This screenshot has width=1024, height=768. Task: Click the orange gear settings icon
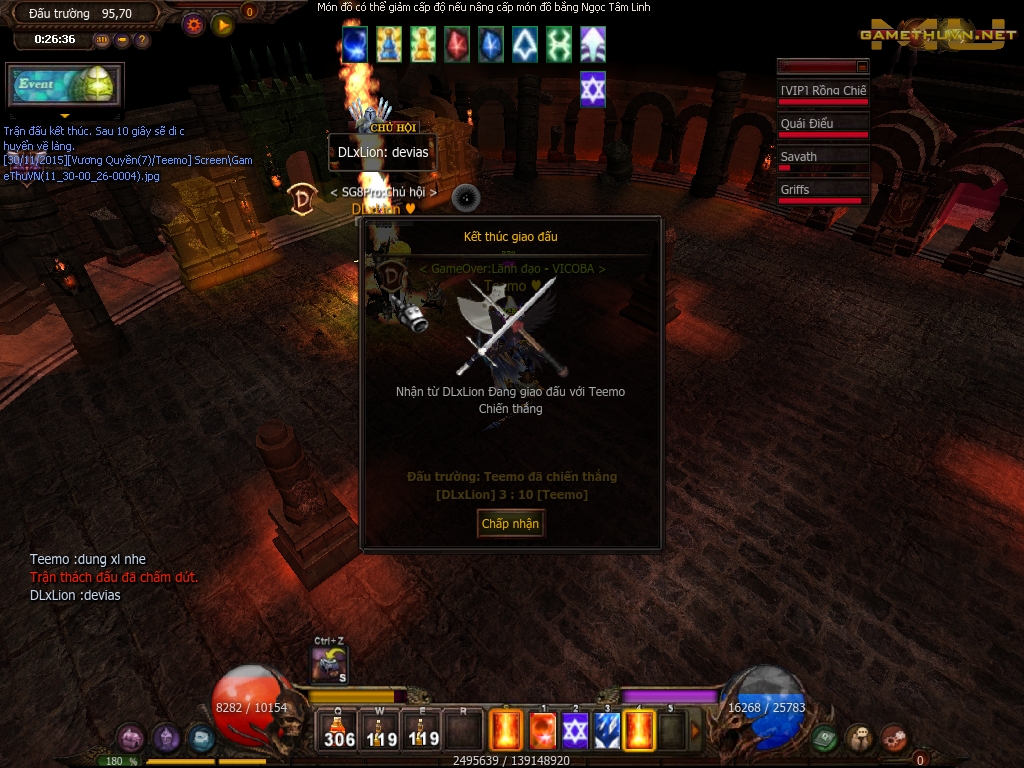tap(194, 25)
